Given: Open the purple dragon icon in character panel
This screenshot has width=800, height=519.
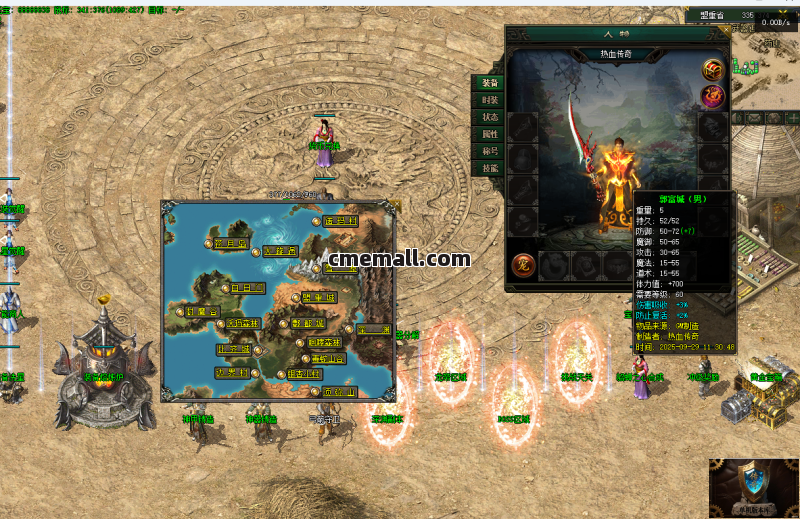Looking at the screenshot, I should tap(713, 96).
